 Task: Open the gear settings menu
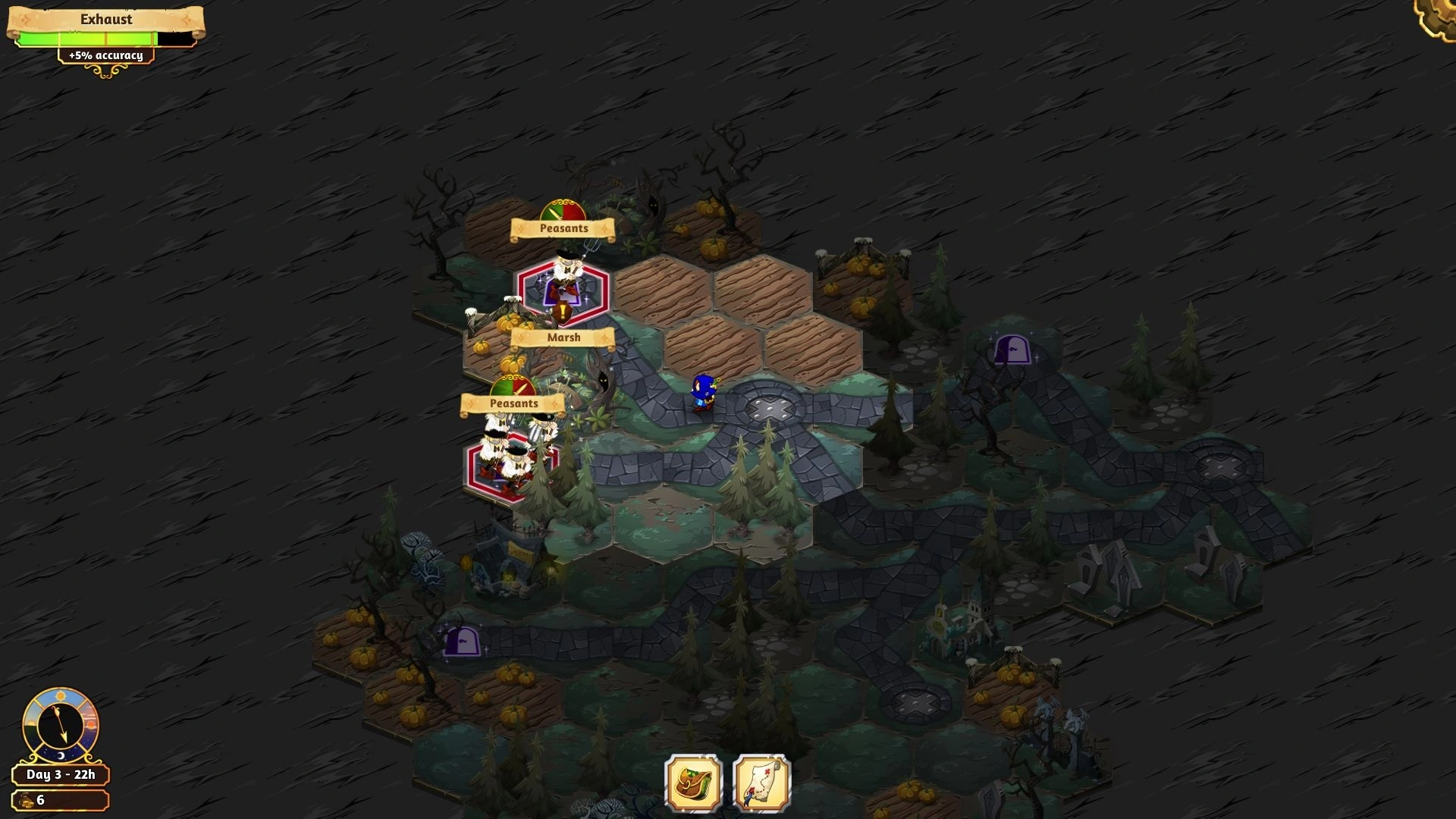[x=1438, y=17]
